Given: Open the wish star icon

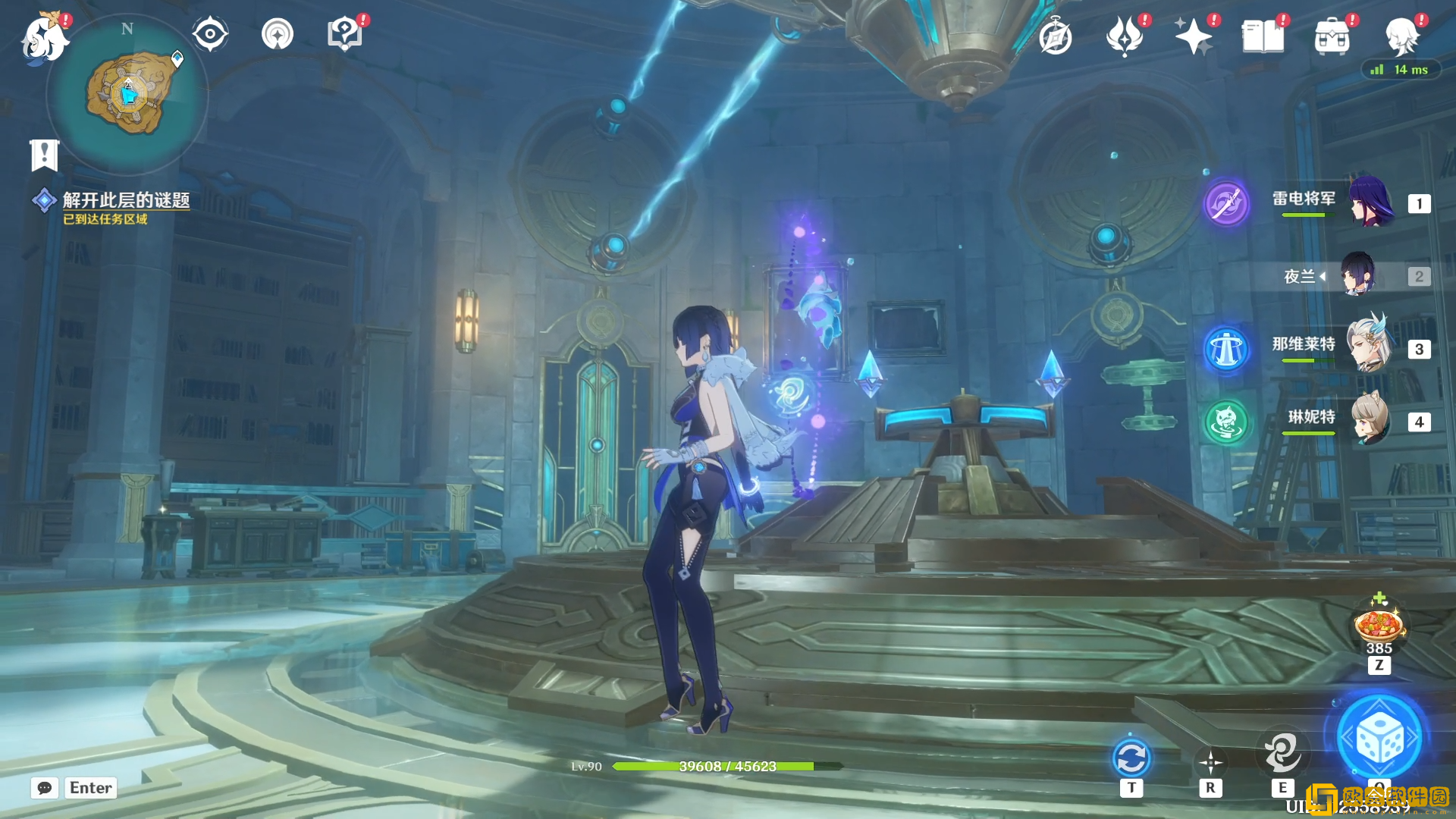Looking at the screenshot, I should pos(1193,36).
